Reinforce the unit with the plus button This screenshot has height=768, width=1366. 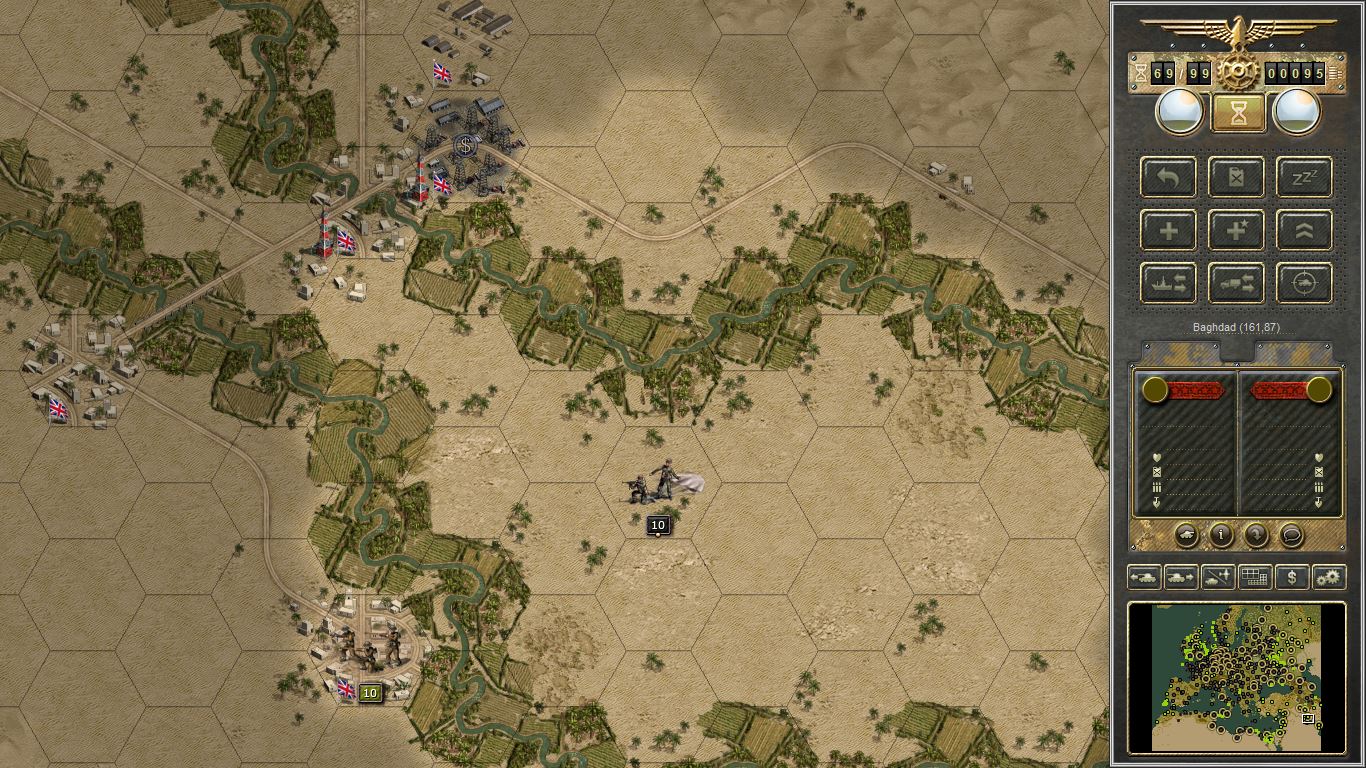click(1168, 230)
